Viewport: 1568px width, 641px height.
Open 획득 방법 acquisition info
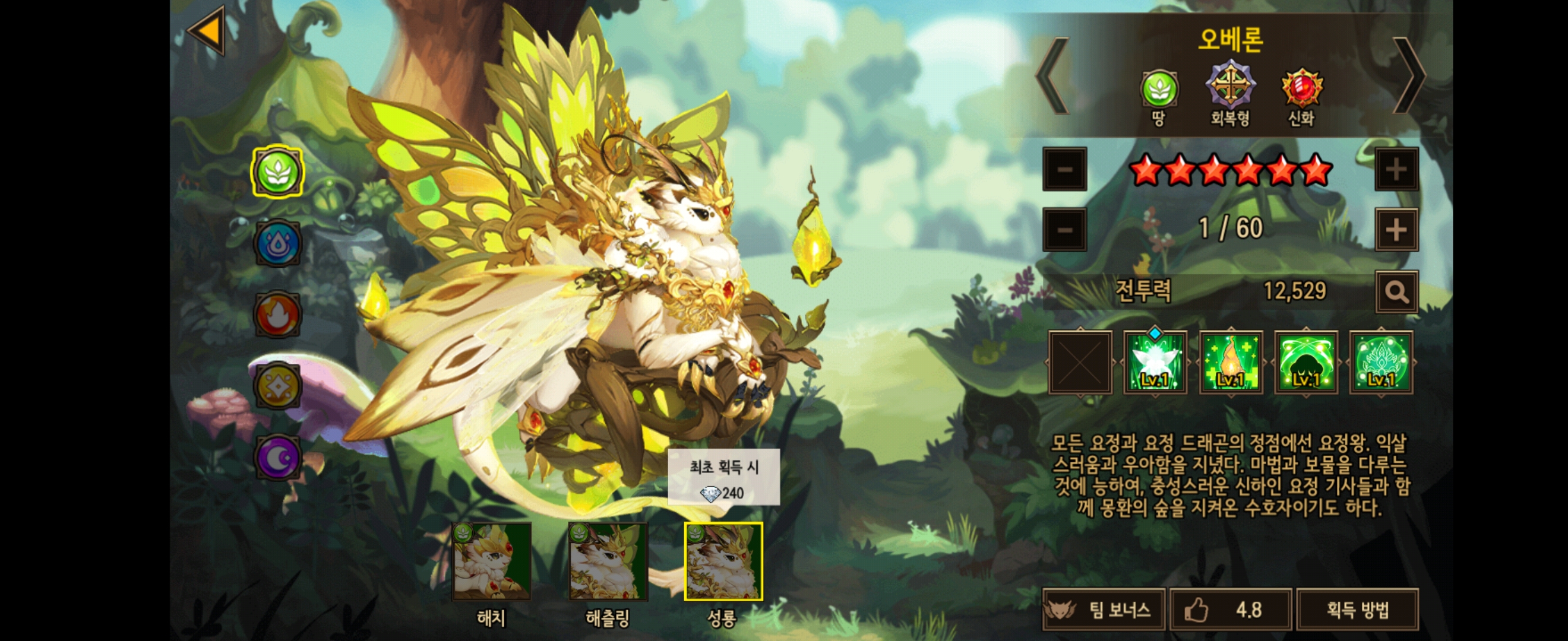(x=1357, y=610)
